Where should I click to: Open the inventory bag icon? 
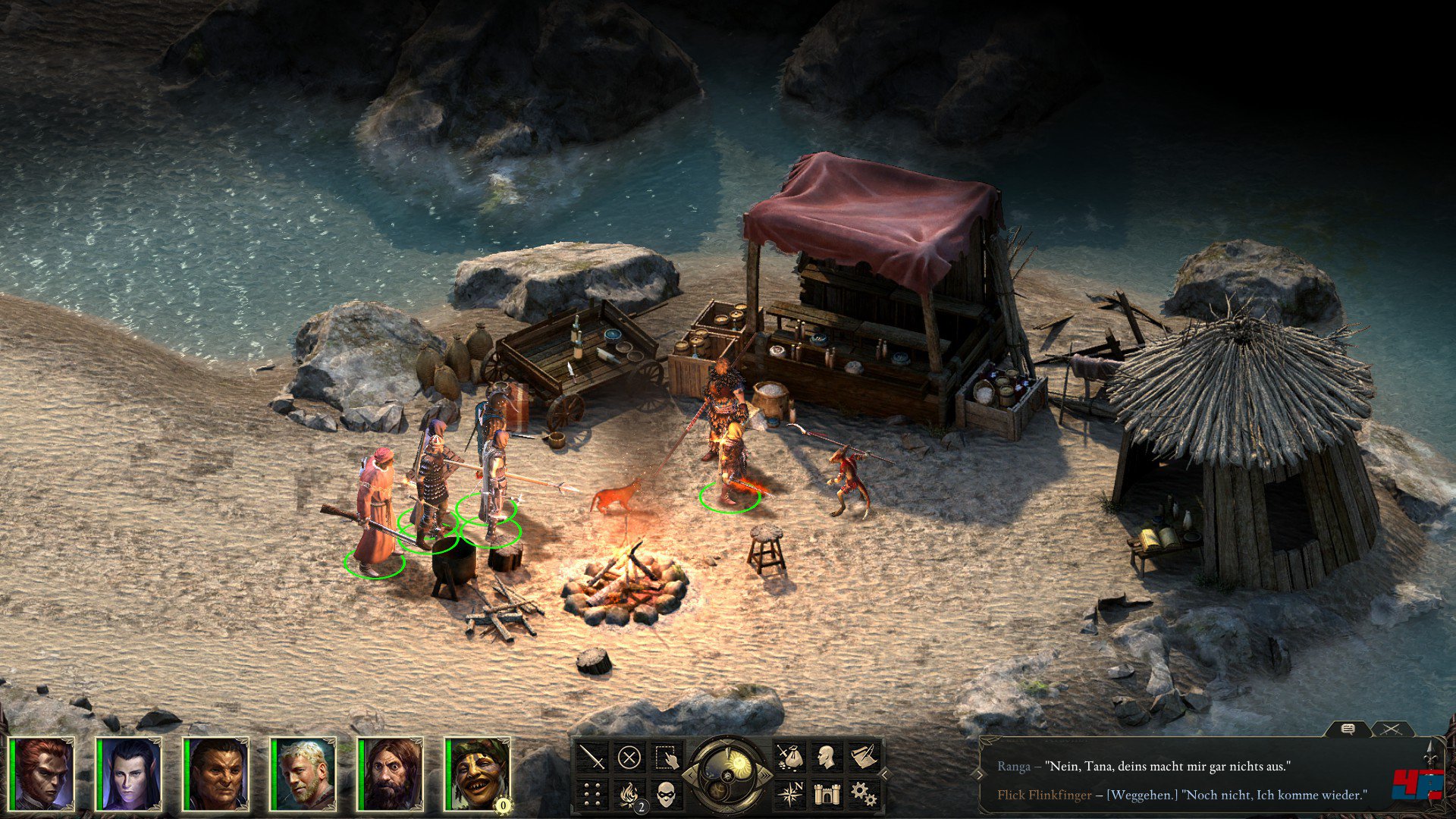(789, 757)
